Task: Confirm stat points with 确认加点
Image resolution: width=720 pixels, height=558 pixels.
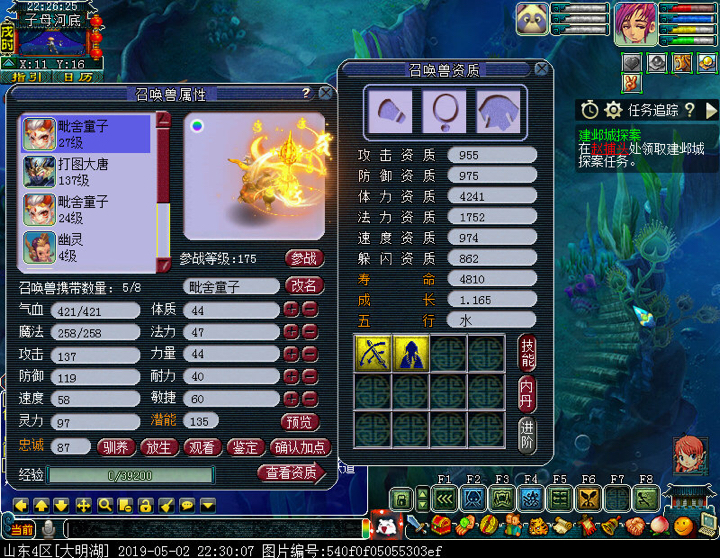Action: point(298,447)
